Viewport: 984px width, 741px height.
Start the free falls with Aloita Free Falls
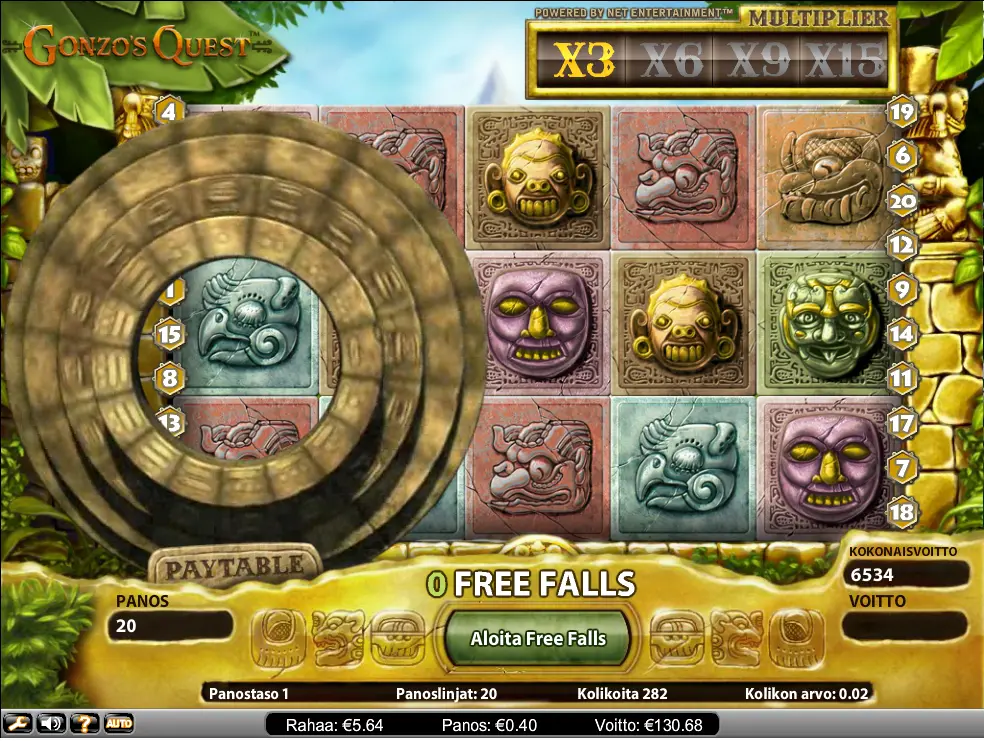[538, 638]
